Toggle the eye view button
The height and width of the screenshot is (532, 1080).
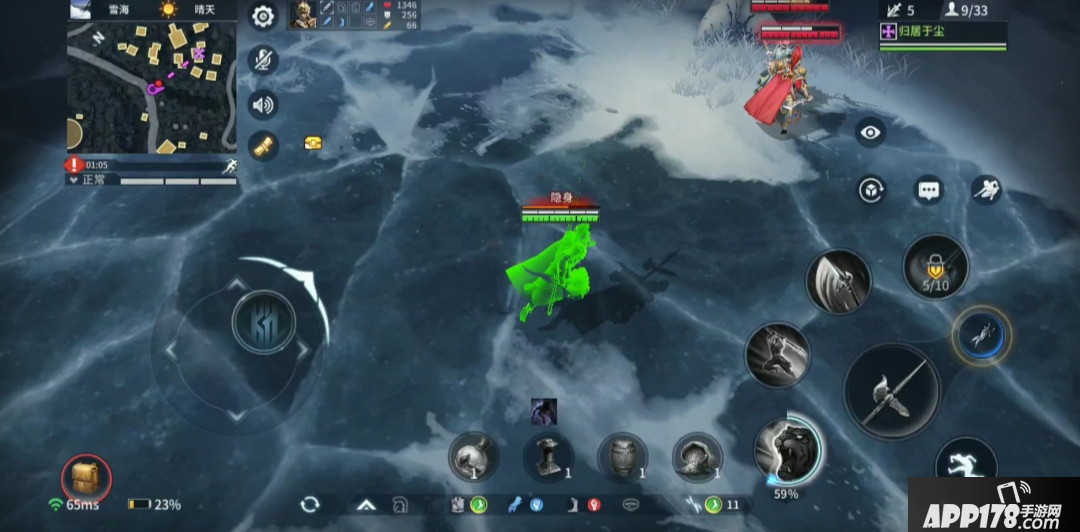pyautogui.click(x=870, y=132)
